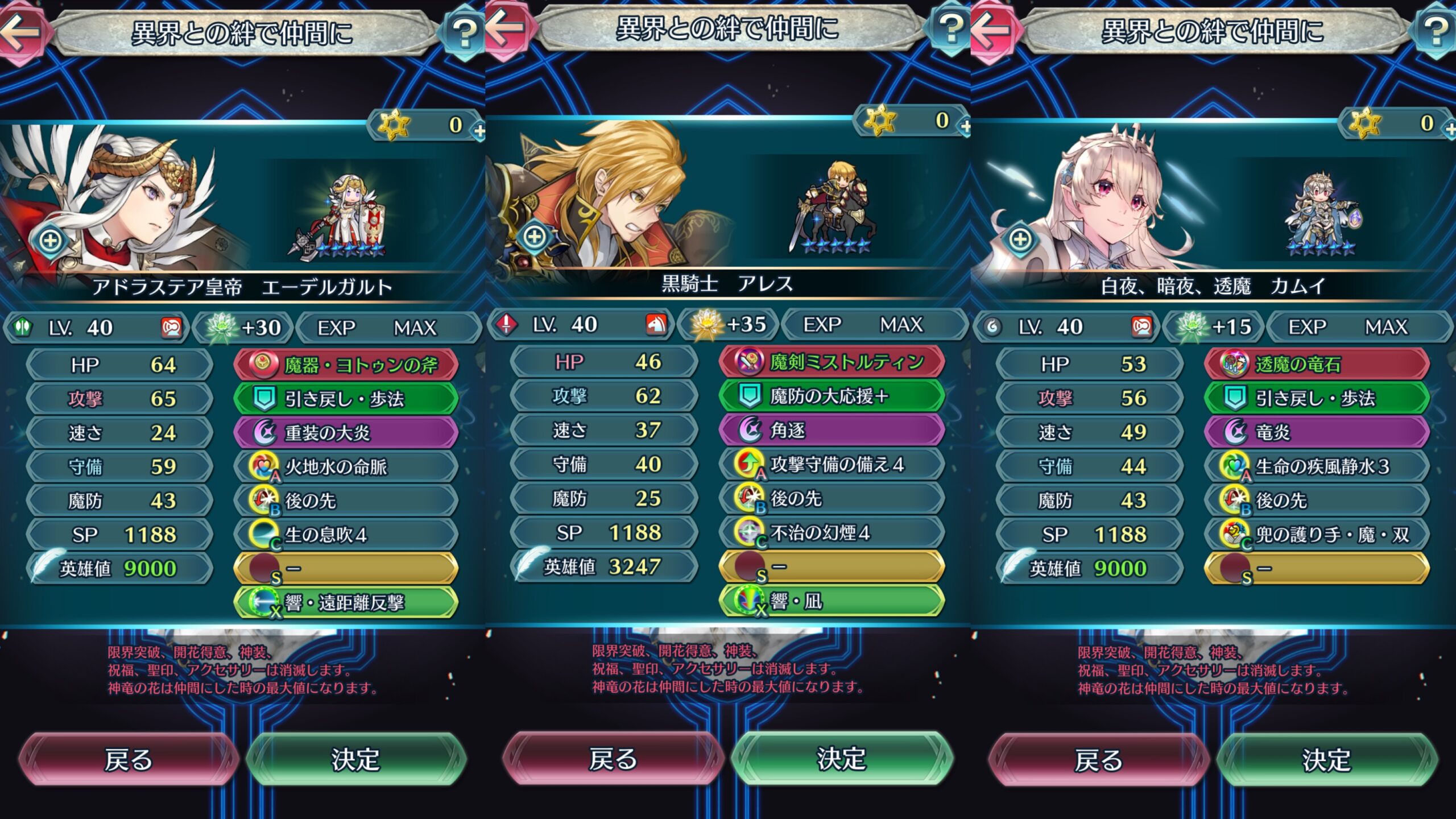
Task: Tap the 魔剣ミストルティン weapon row
Action: (x=832, y=362)
